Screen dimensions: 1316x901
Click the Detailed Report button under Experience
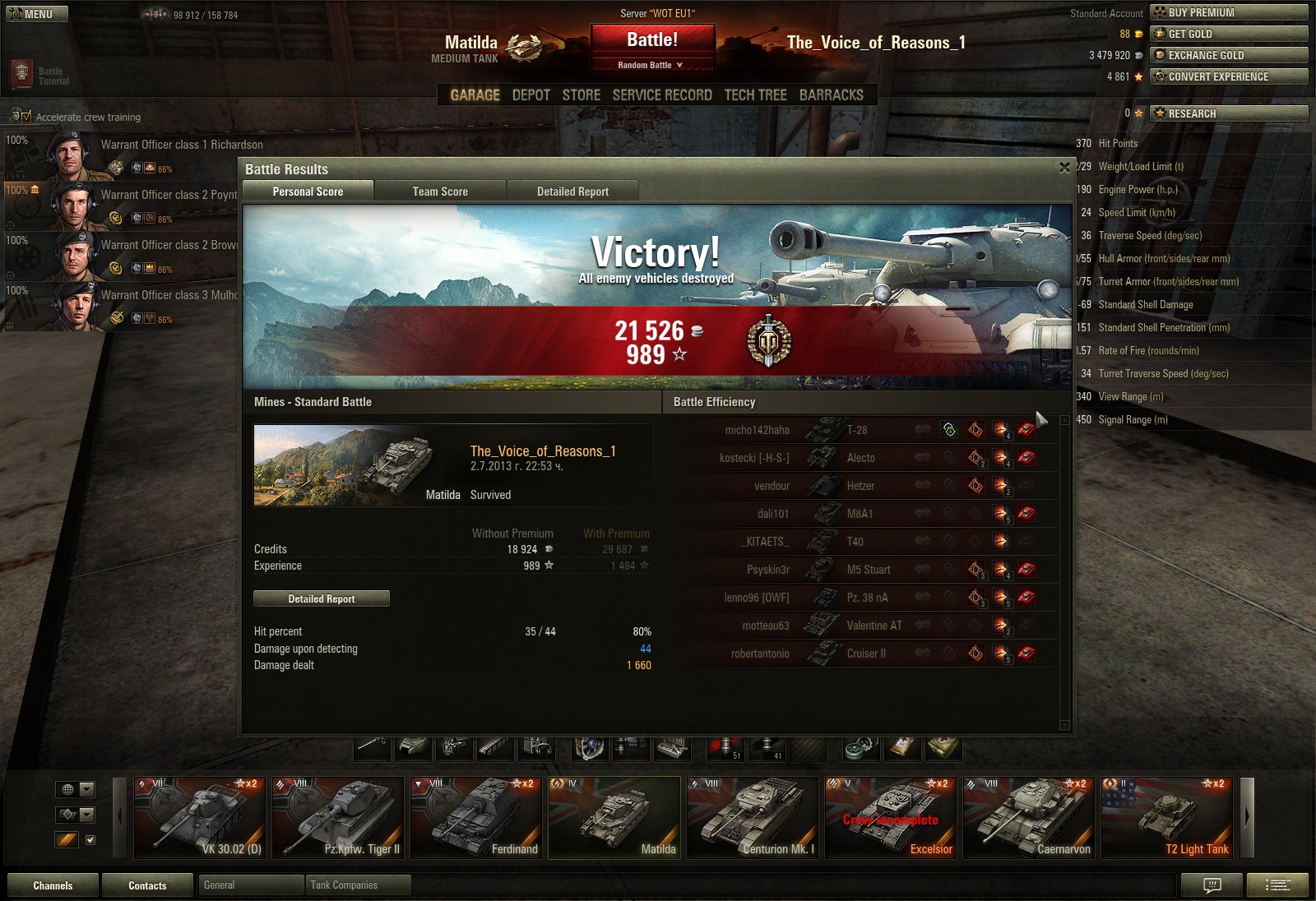point(322,598)
